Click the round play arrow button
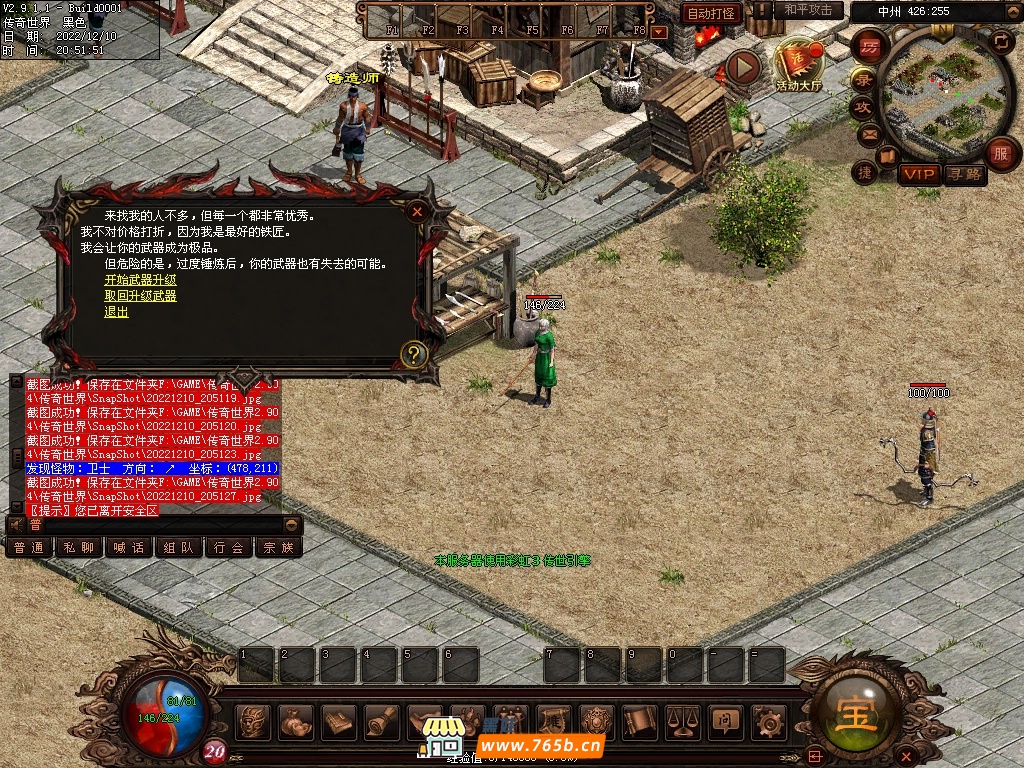 coord(743,67)
